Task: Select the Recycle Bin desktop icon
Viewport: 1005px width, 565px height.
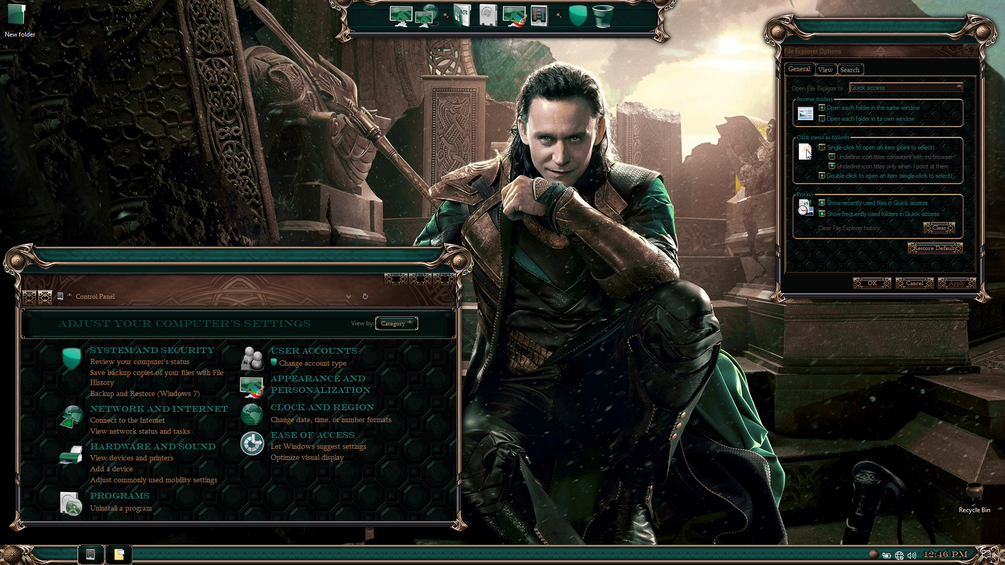Action: pos(974,496)
